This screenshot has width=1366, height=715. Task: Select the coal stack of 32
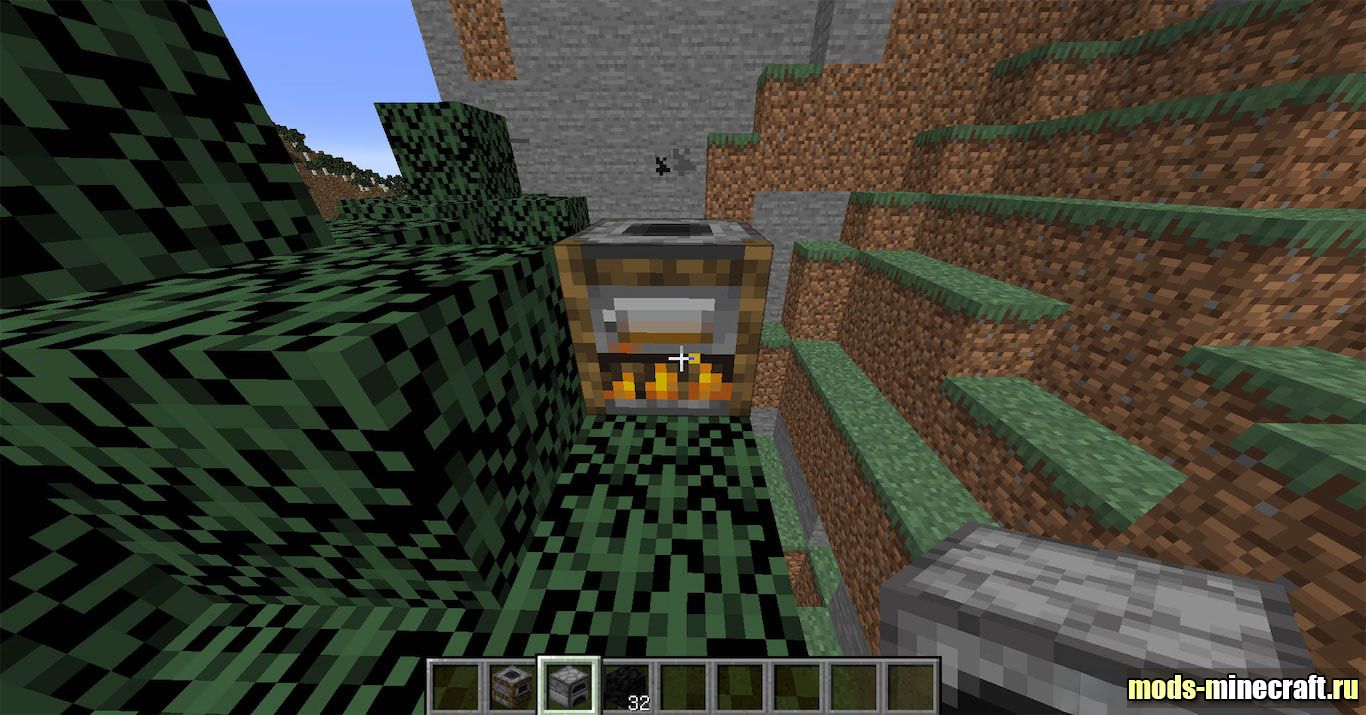pyautogui.click(x=625, y=686)
